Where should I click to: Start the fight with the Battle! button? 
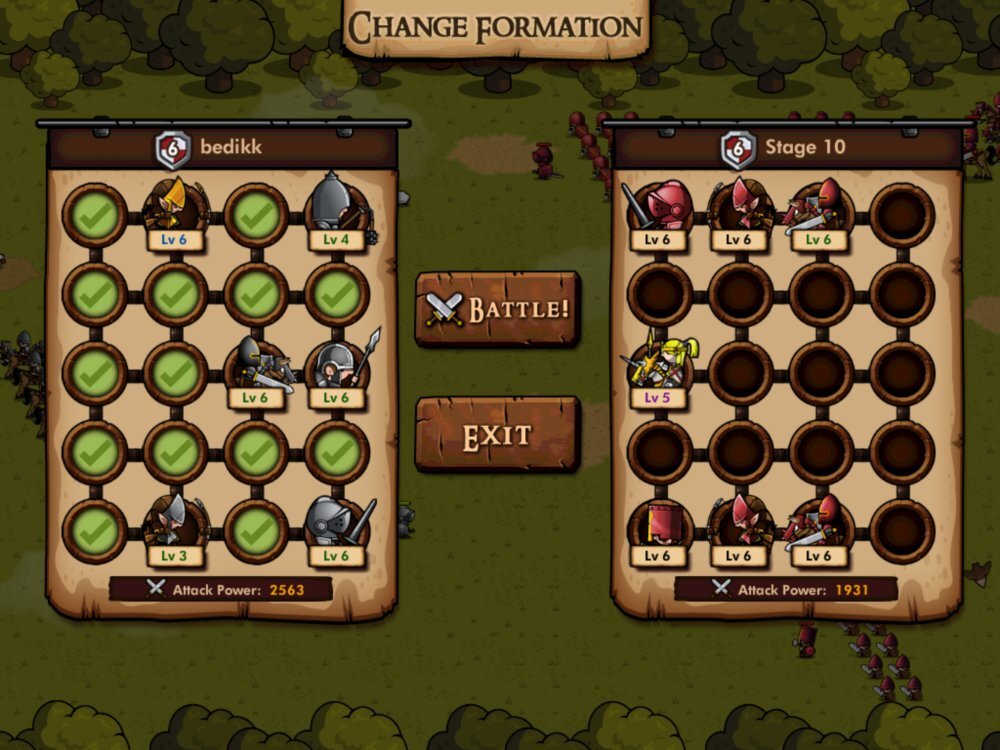[x=497, y=308]
